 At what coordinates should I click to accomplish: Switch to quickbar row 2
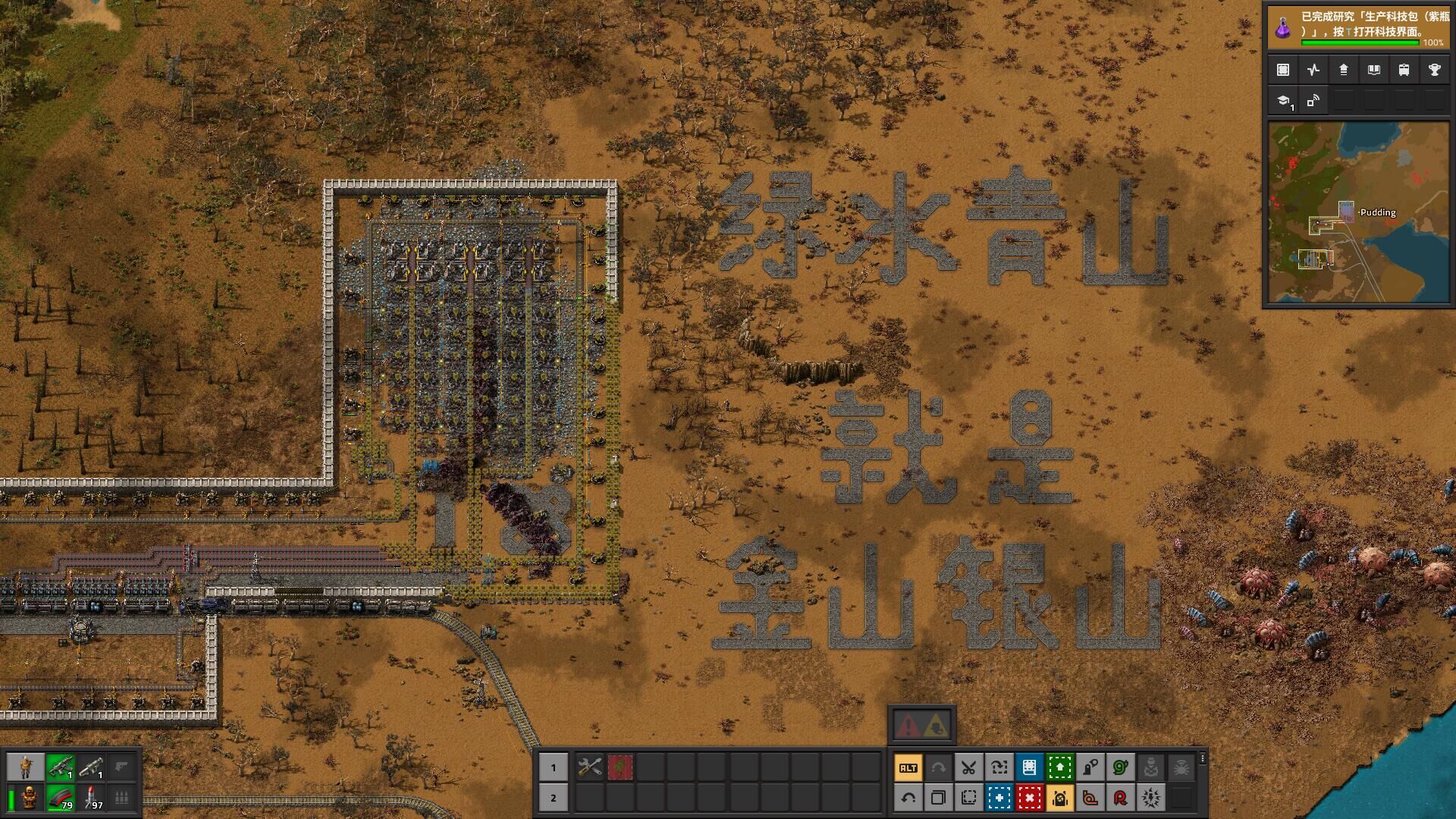(x=553, y=798)
